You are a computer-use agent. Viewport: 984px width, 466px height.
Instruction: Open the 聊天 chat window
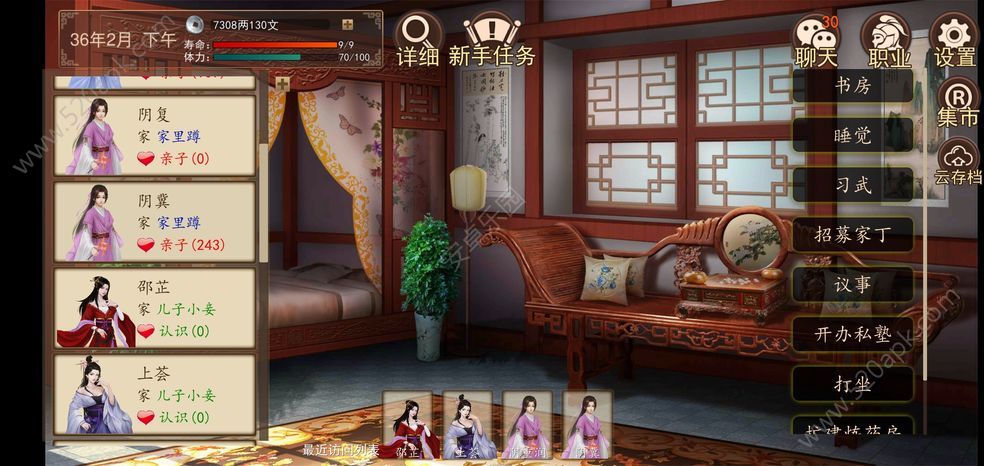tap(815, 40)
